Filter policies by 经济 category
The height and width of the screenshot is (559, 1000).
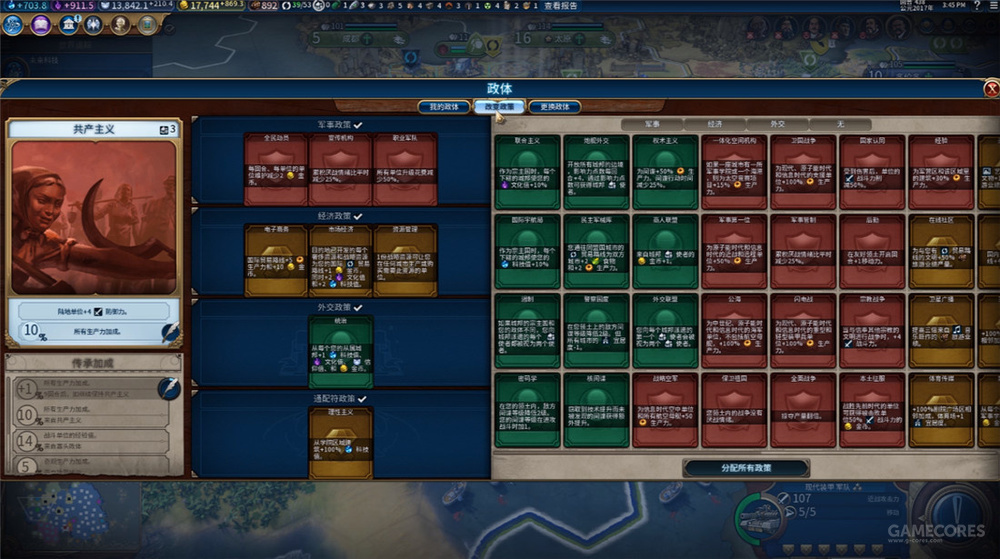[716, 125]
